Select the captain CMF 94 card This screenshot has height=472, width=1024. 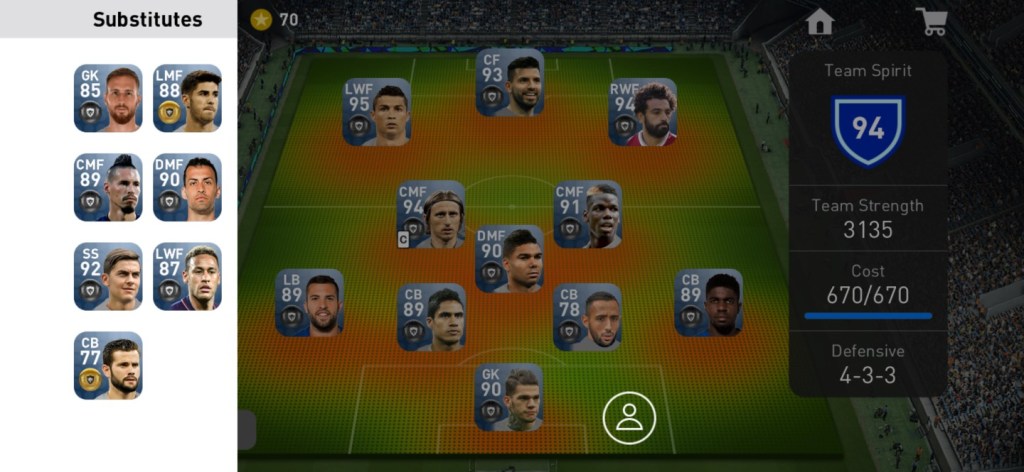[431, 214]
